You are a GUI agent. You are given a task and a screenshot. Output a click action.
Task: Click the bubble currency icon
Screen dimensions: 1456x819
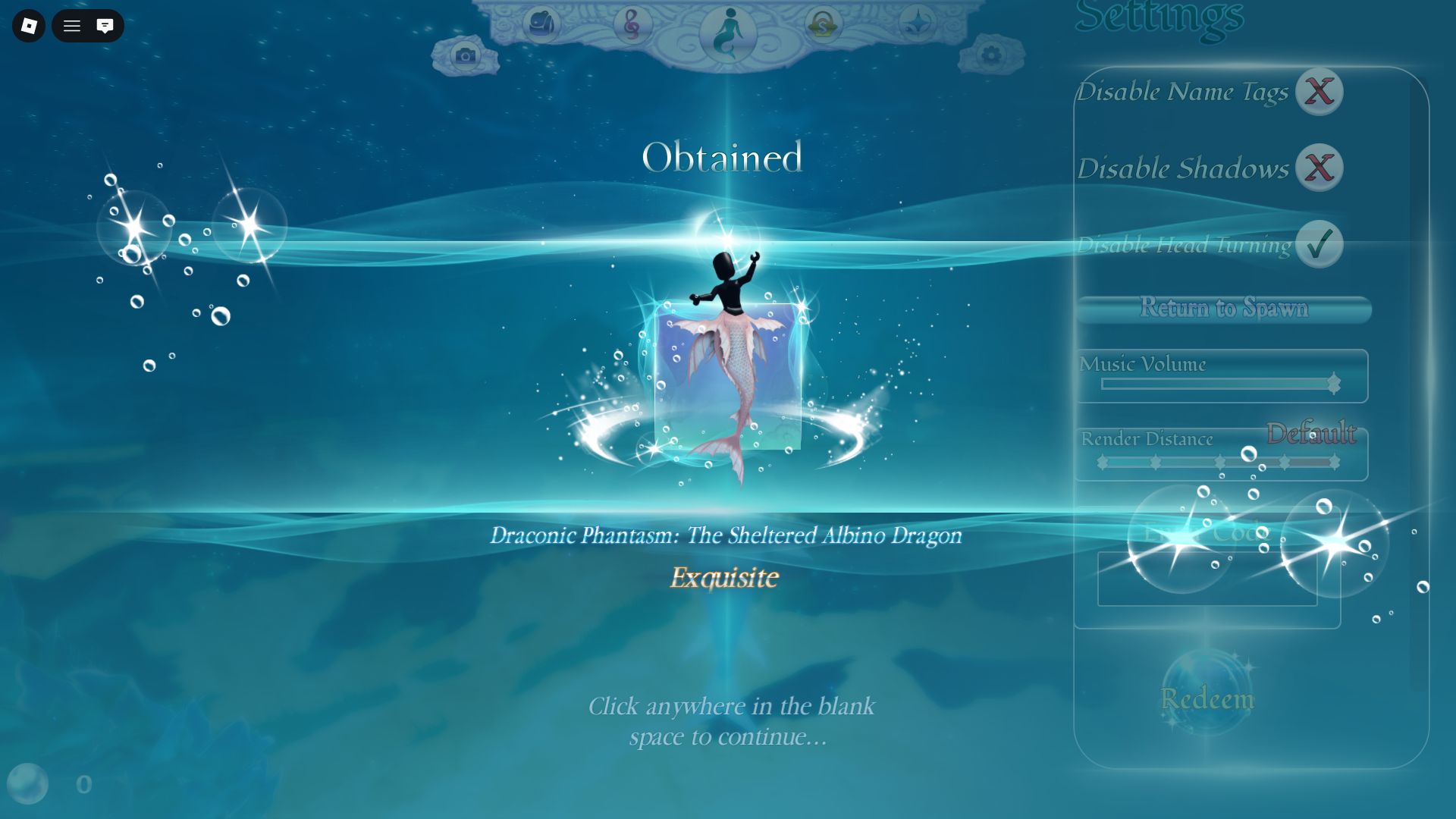[29, 784]
